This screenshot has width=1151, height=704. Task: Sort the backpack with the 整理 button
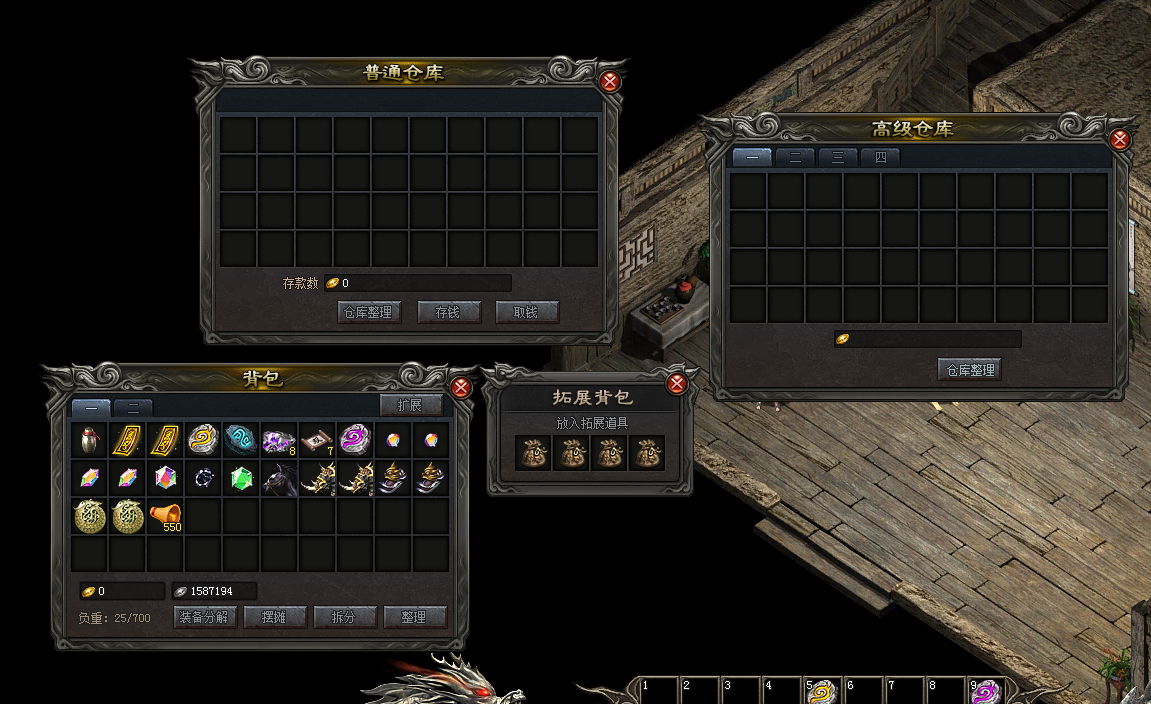tap(414, 617)
